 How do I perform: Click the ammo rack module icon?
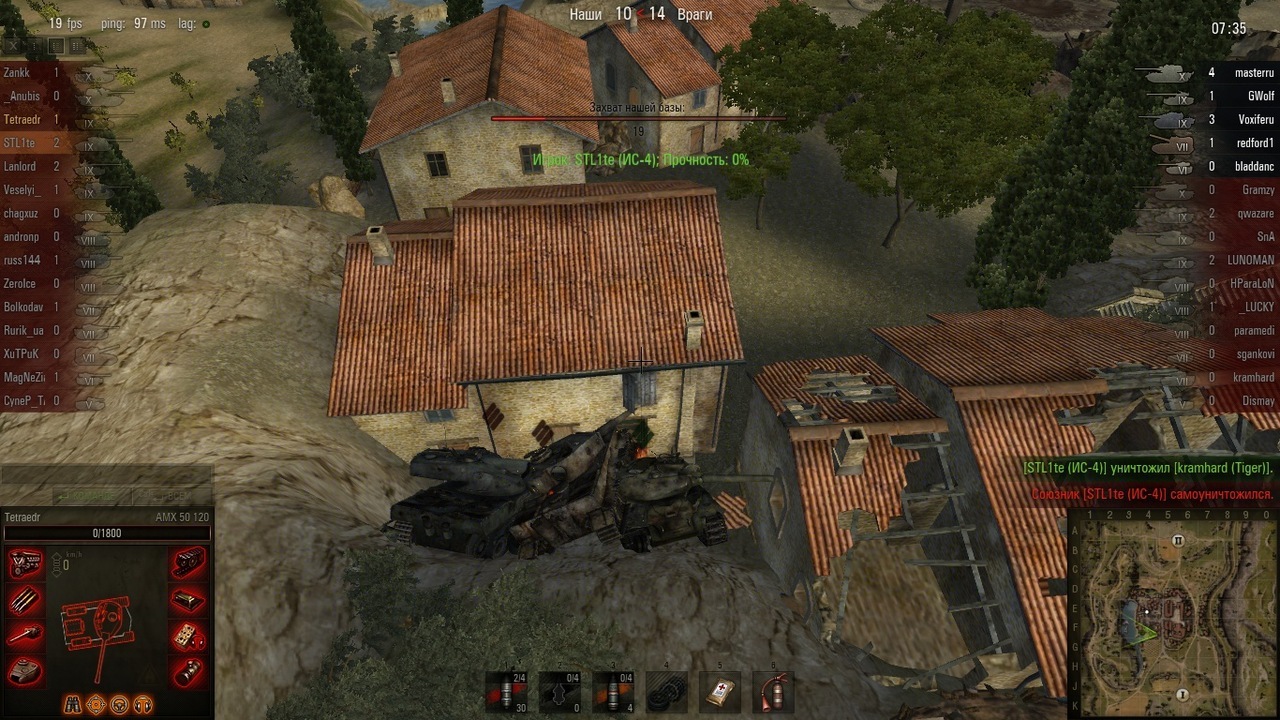[x=25, y=600]
